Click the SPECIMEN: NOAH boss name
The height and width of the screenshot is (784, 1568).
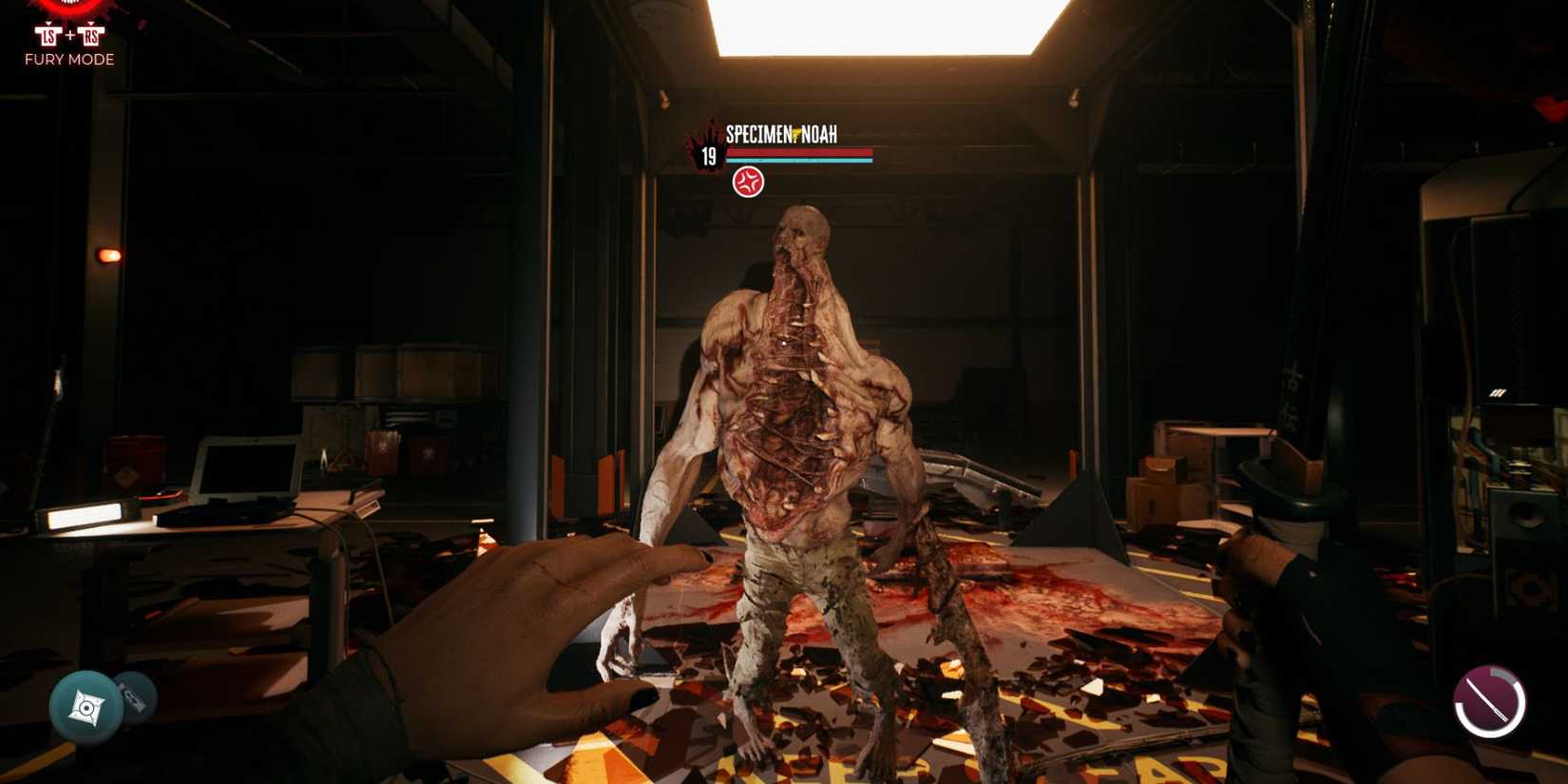tap(779, 134)
